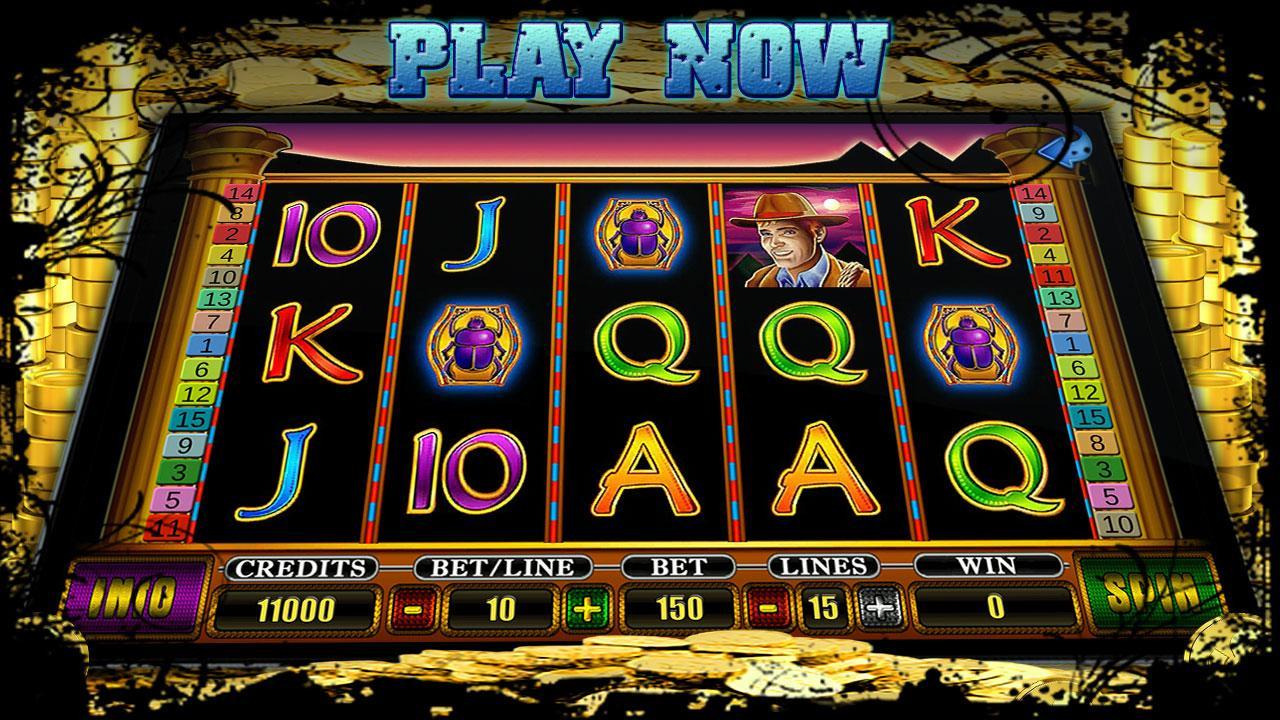
Task: Toggle payline 1 on the right payline strip
Action: 1070,344
